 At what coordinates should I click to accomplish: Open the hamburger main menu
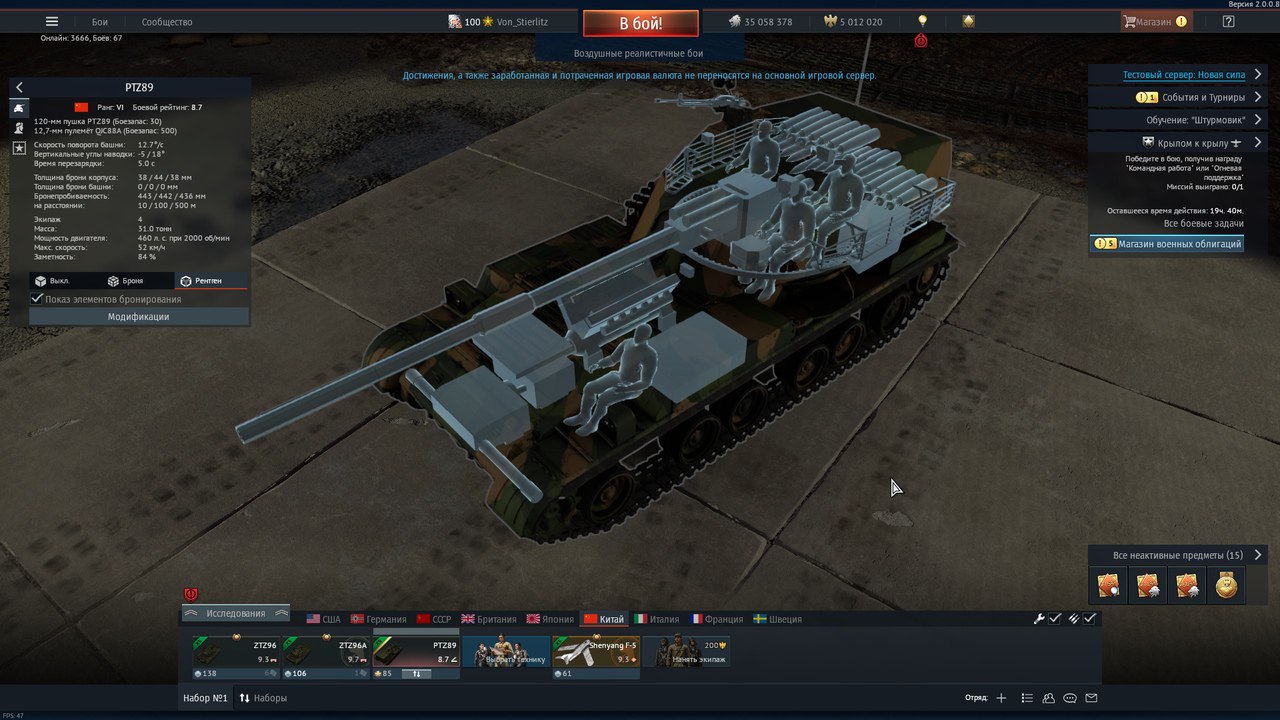pos(52,22)
